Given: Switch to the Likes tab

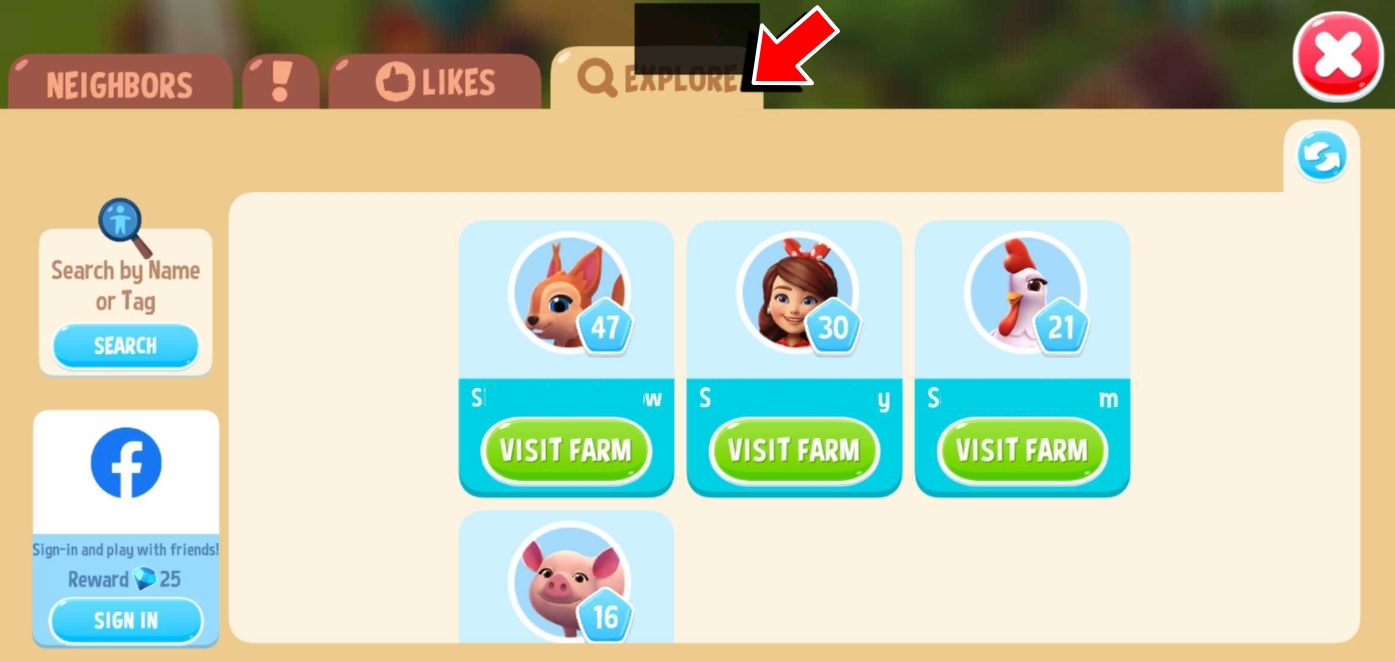Looking at the screenshot, I should [435, 82].
